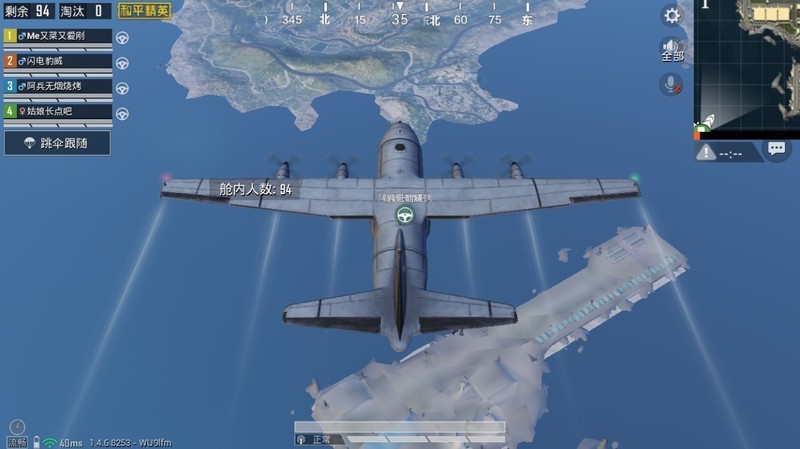Open the chat speech bubble
The image size is (800, 449).
coord(778,149)
